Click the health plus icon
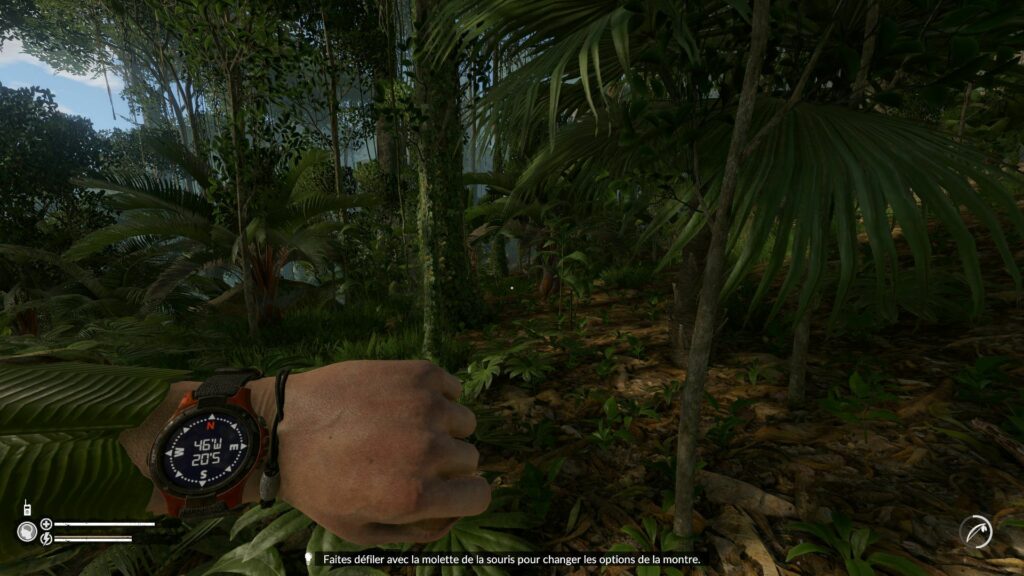This screenshot has height=576, width=1024. 46,524
